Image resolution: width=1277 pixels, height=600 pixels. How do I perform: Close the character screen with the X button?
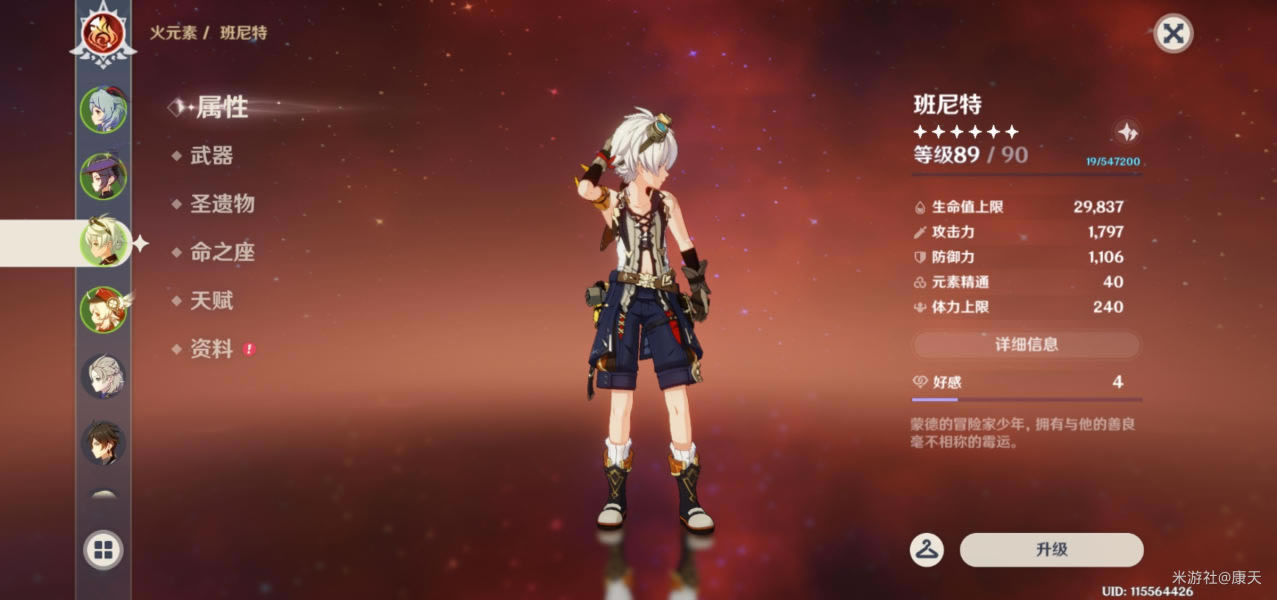(x=1173, y=34)
